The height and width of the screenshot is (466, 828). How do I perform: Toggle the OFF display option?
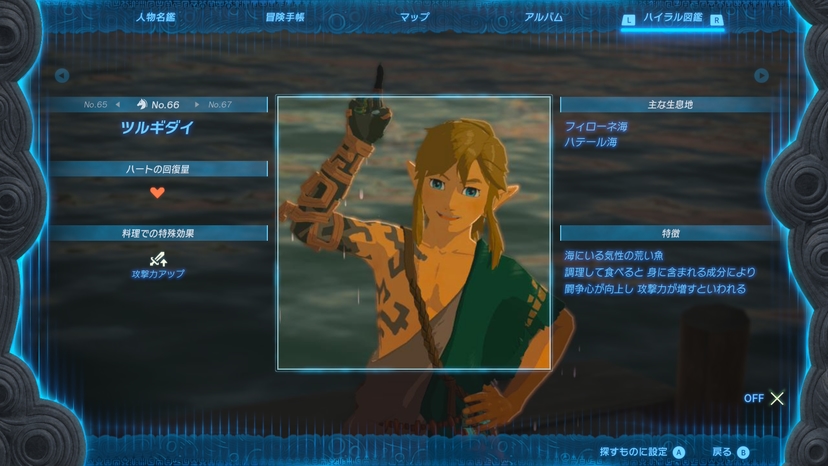tap(764, 398)
